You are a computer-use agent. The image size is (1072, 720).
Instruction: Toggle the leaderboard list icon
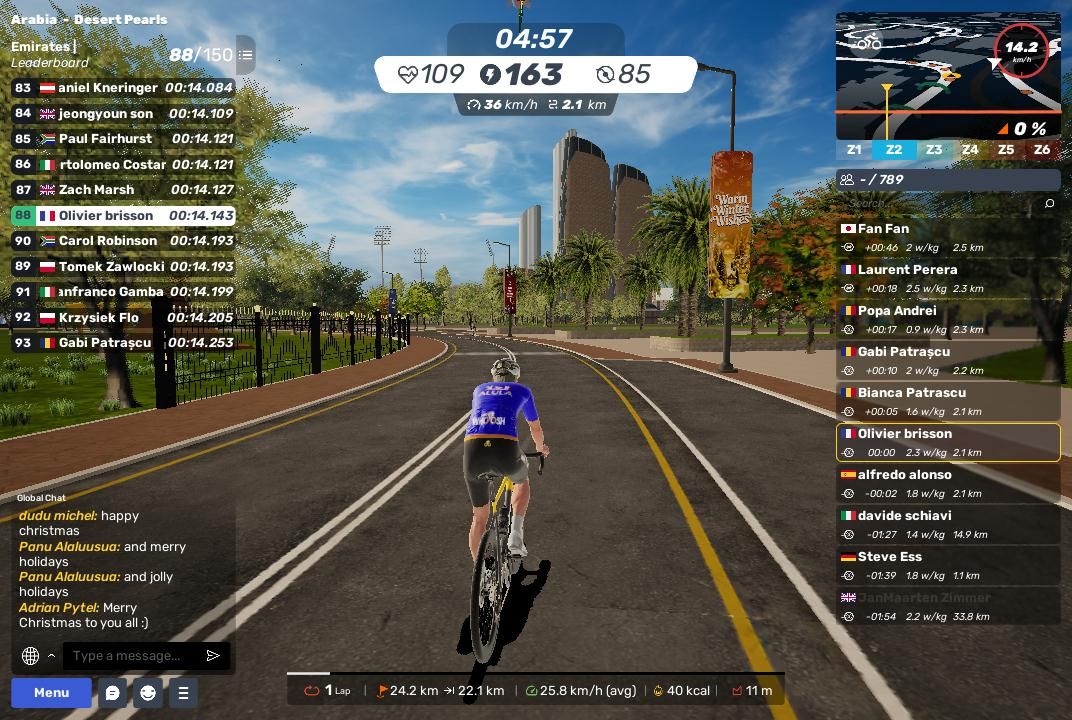pos(246,55)
